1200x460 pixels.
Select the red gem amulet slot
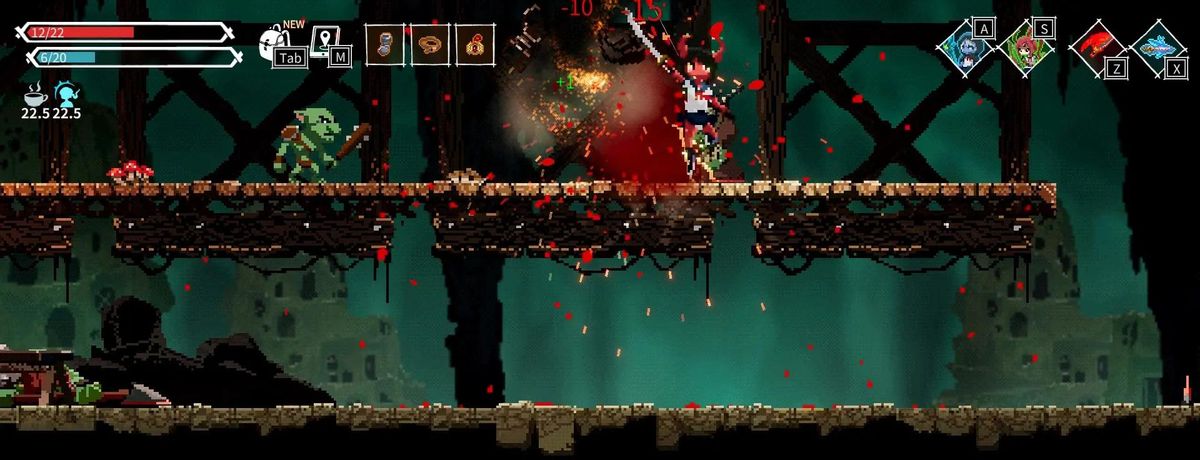click(x=475, y=45)
